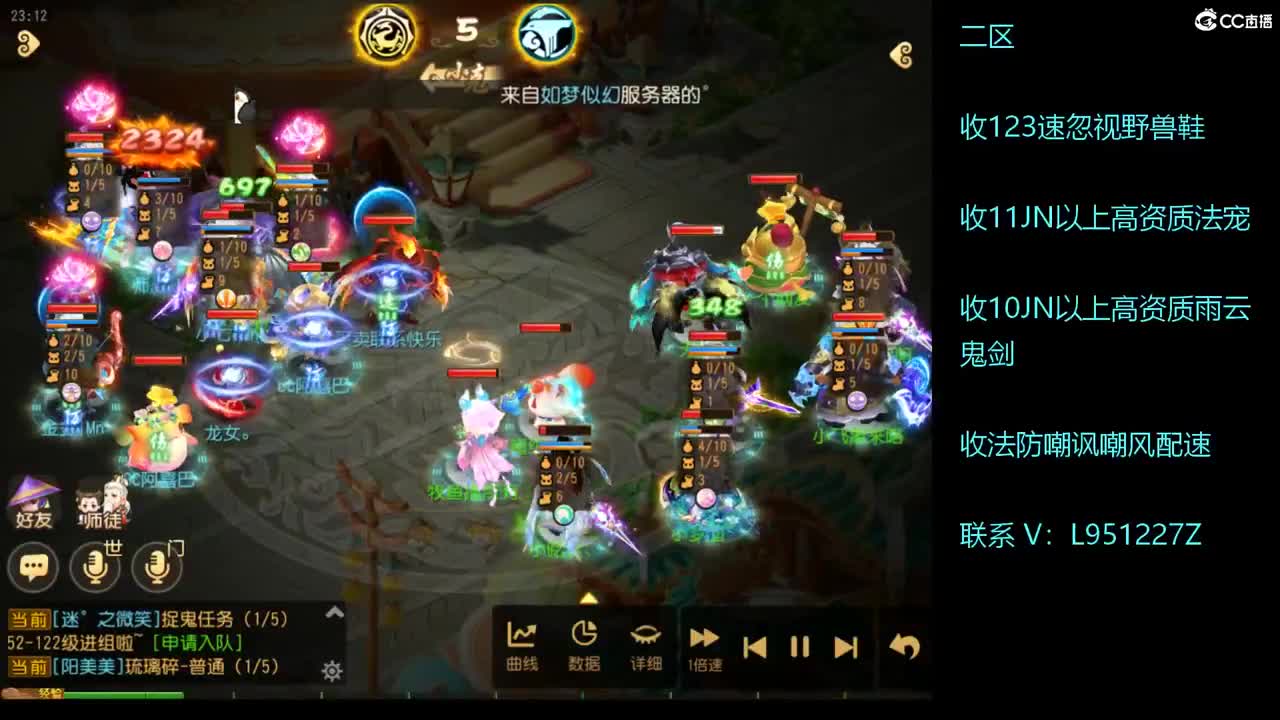
Task: Select the left team emblem at top
Action: [388, 35]
